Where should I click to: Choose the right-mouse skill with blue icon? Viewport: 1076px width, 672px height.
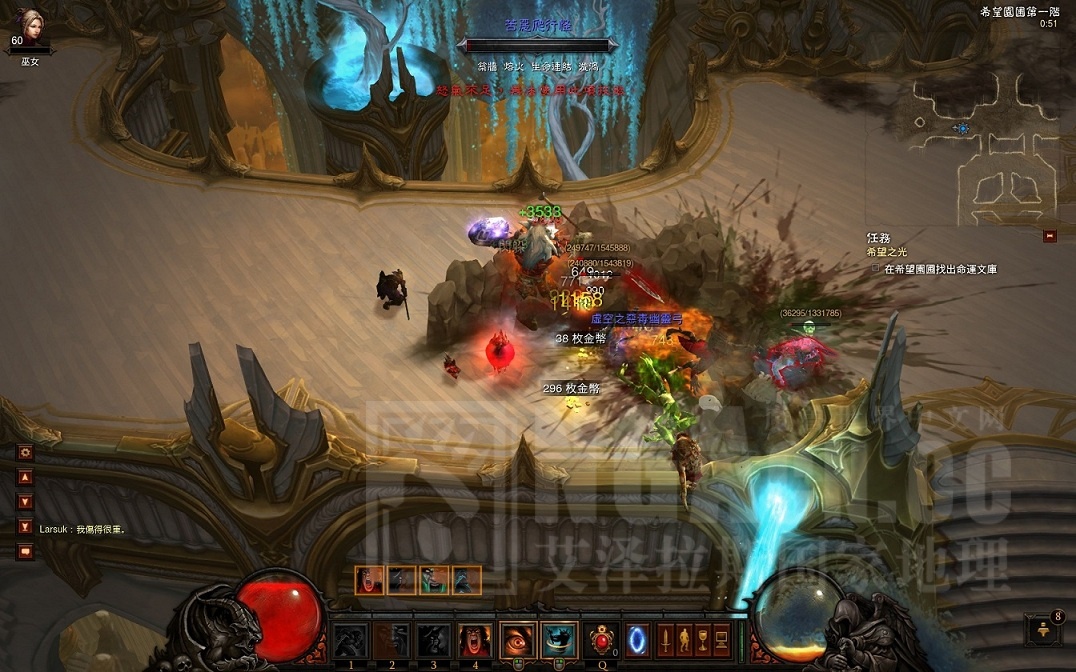point(558,640)
